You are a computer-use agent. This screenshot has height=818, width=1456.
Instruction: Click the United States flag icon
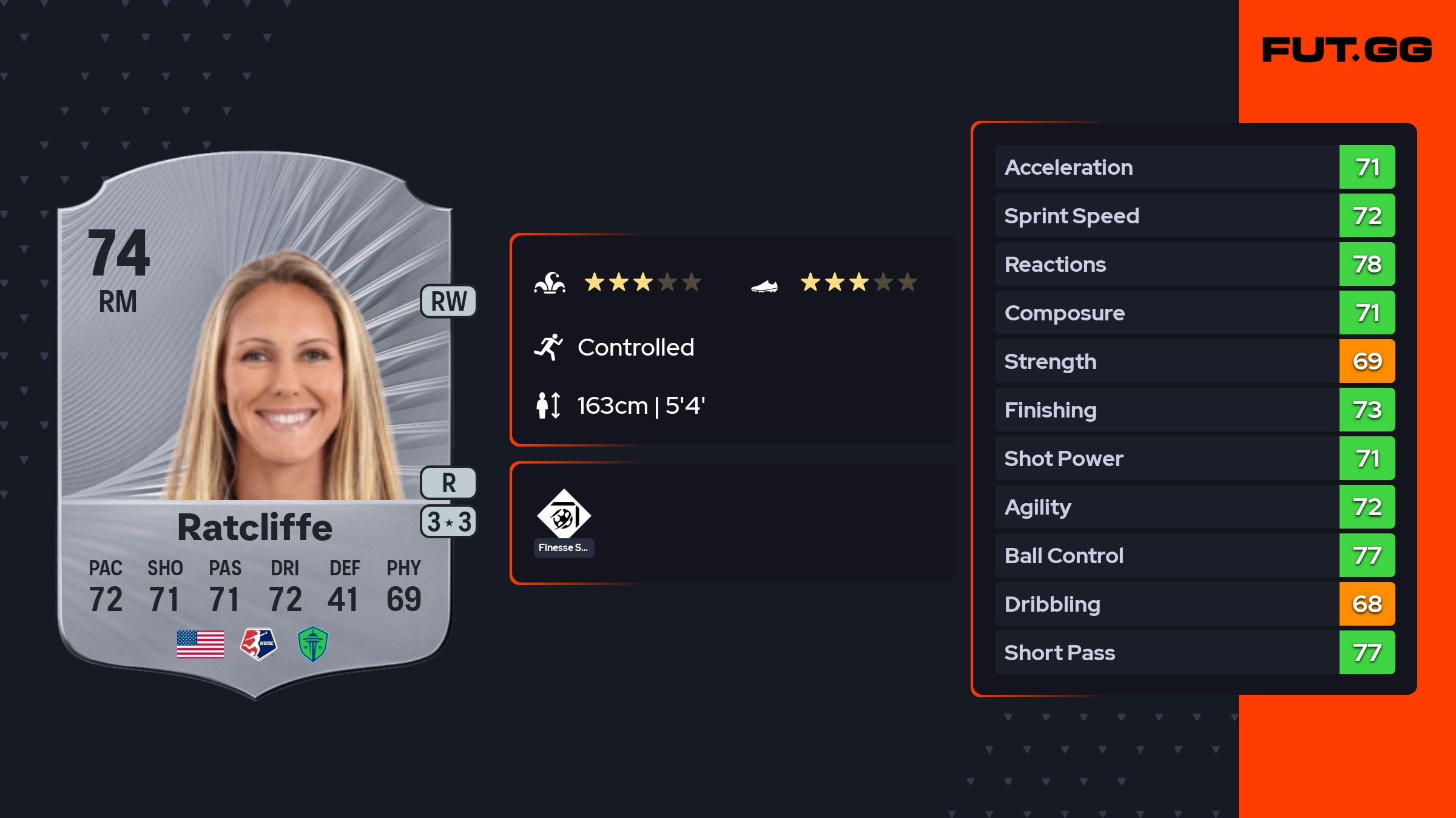200,644
